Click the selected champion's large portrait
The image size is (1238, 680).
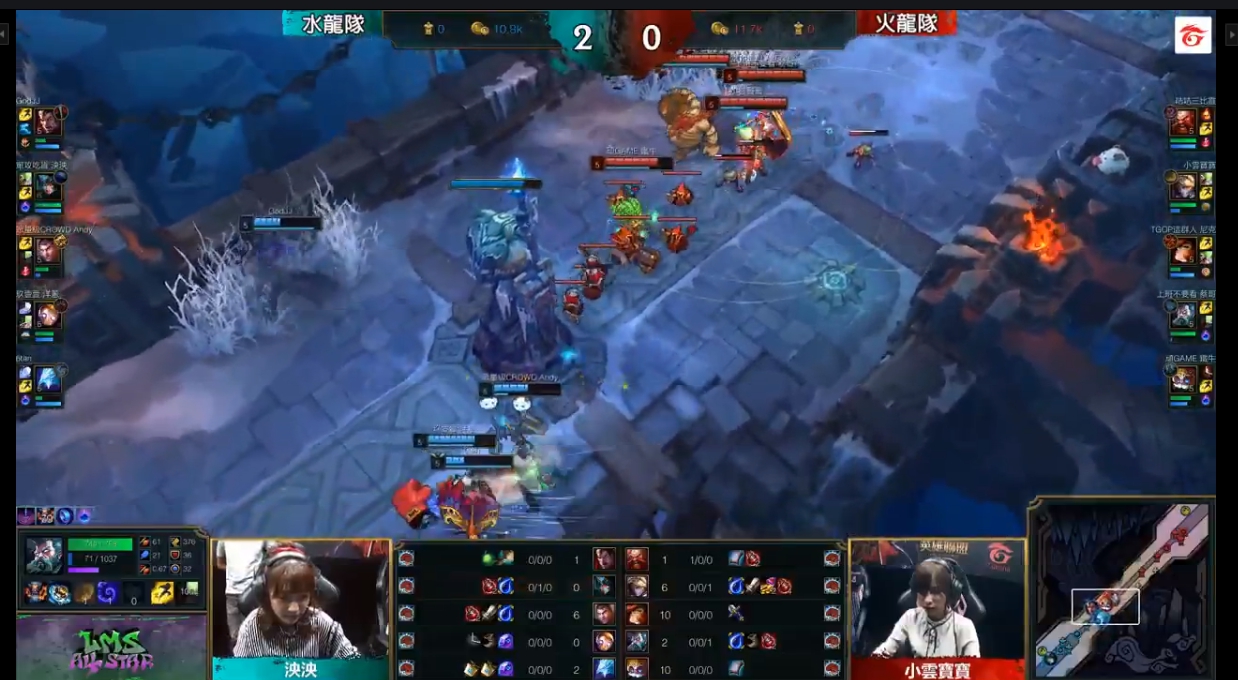pyautogui.click(x=44, y=555)
